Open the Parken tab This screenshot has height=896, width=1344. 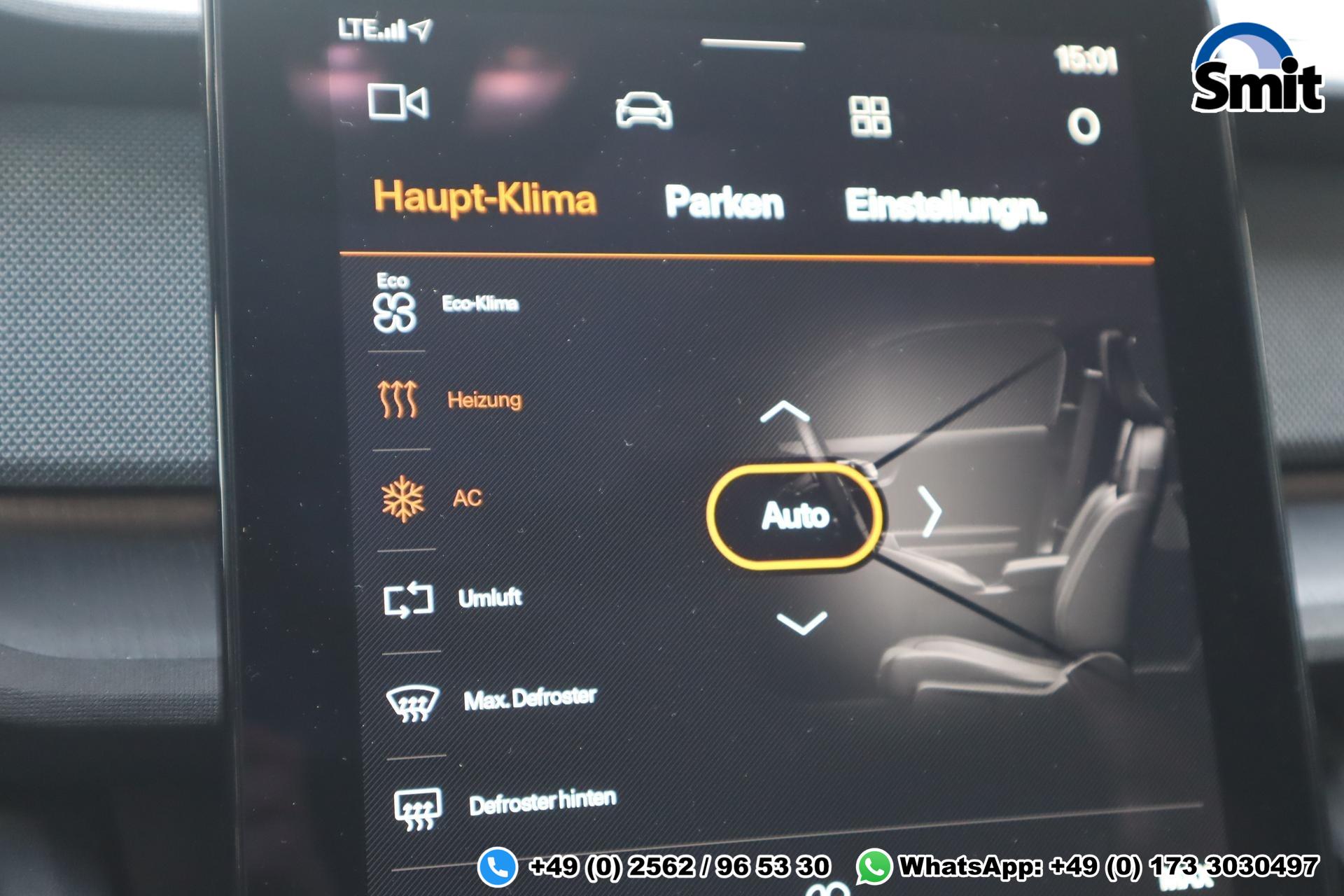[x=724, y=203]
